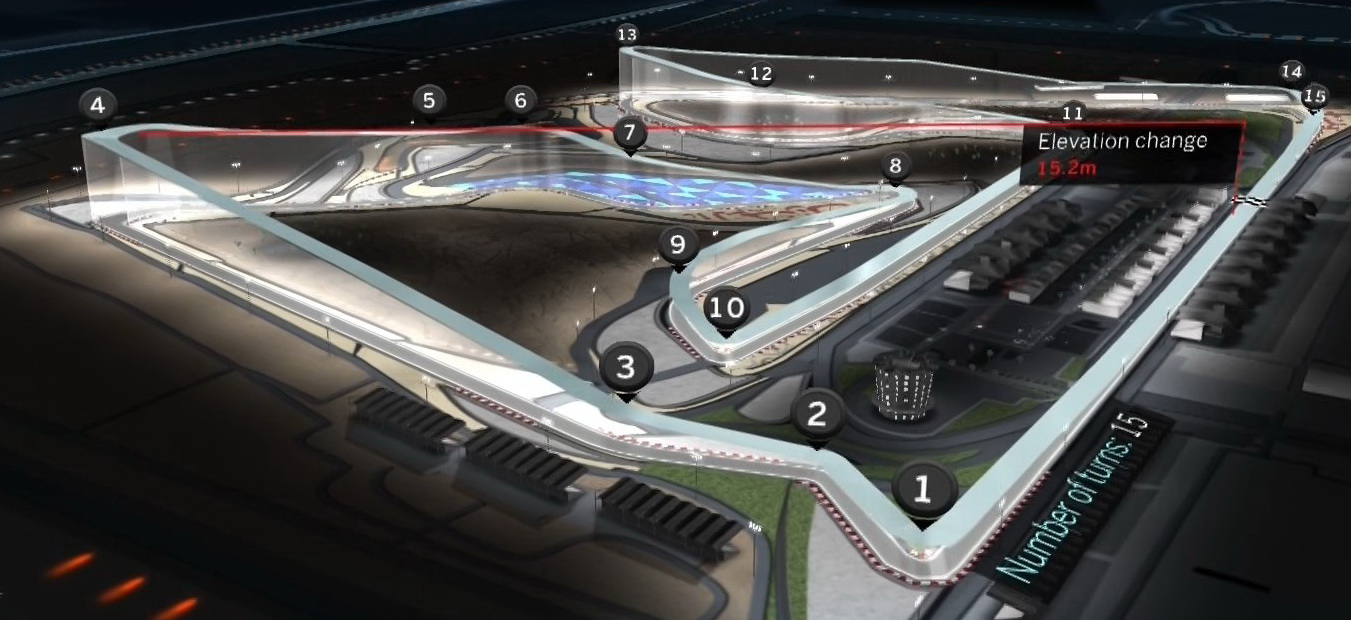Select the turn 6 marker
Image resolution: width=1351 pixels, height=620 pixels.
[520, 100]
